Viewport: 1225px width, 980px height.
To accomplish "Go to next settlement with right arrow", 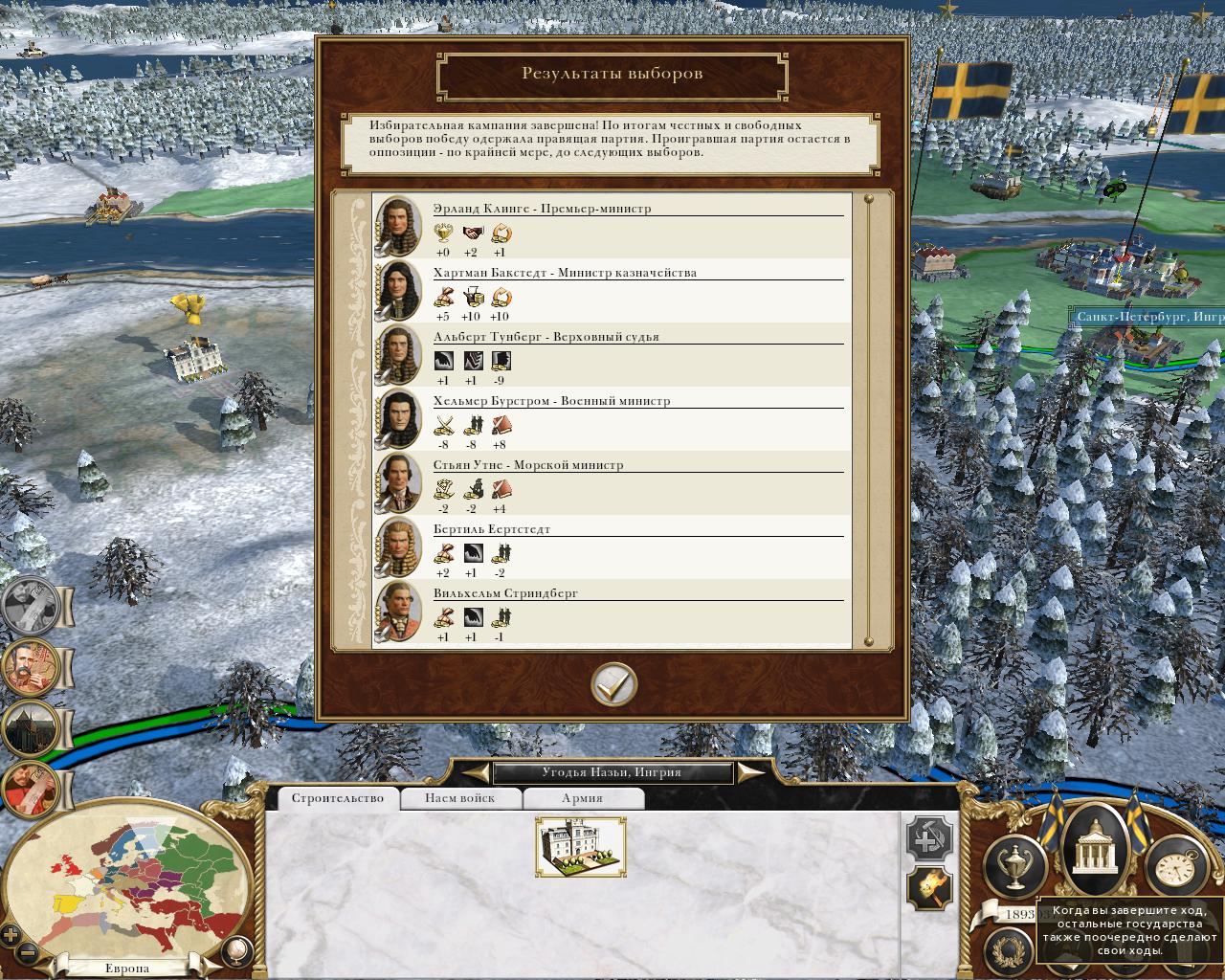I will pos(750,772).
